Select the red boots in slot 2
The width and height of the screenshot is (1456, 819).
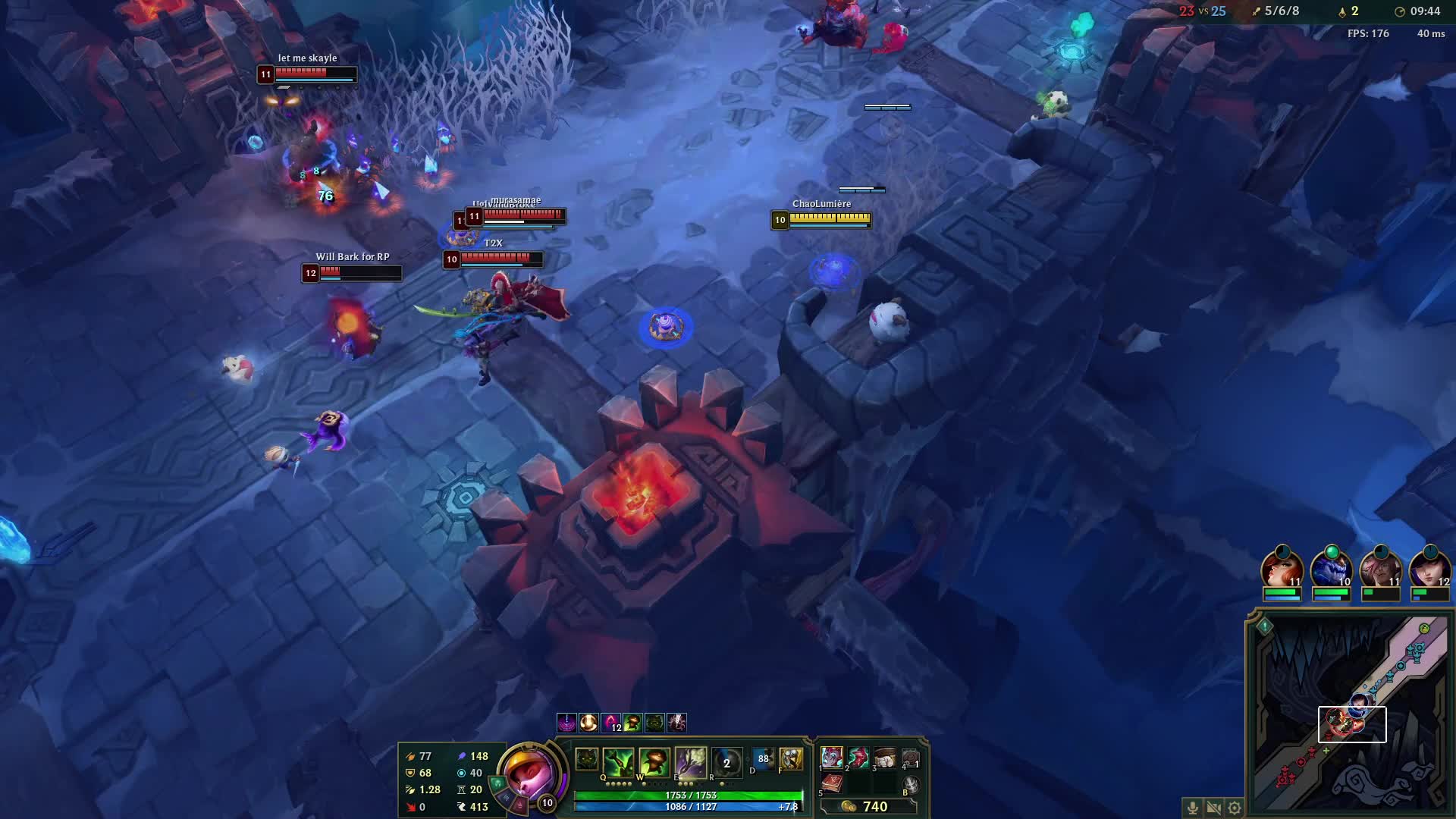pos(858,757)
